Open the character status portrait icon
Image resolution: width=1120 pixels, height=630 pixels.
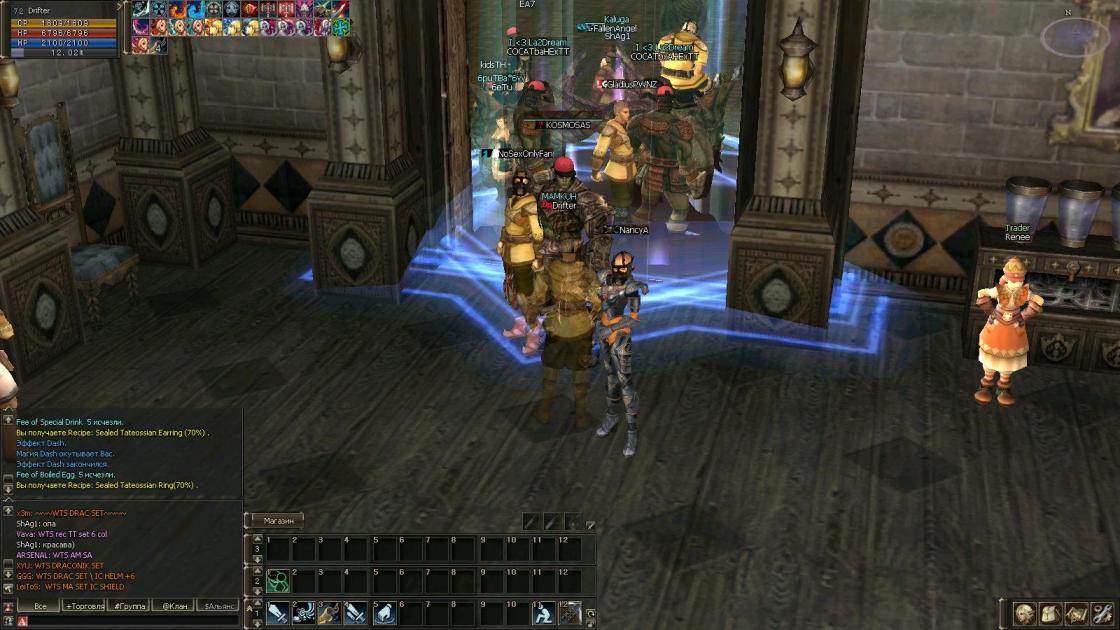point(1024,612)
